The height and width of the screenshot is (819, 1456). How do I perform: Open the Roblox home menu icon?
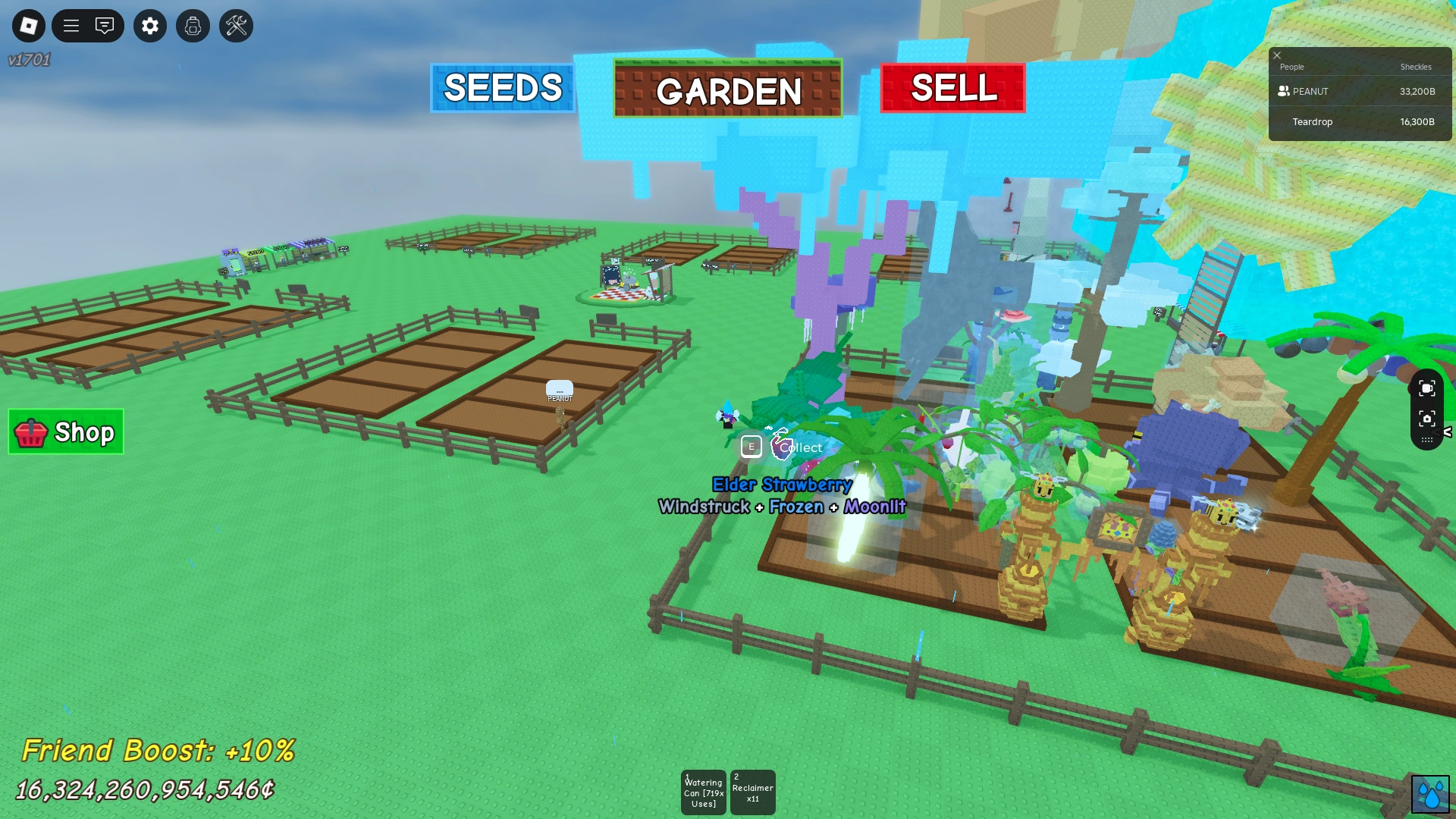point(28,25)
